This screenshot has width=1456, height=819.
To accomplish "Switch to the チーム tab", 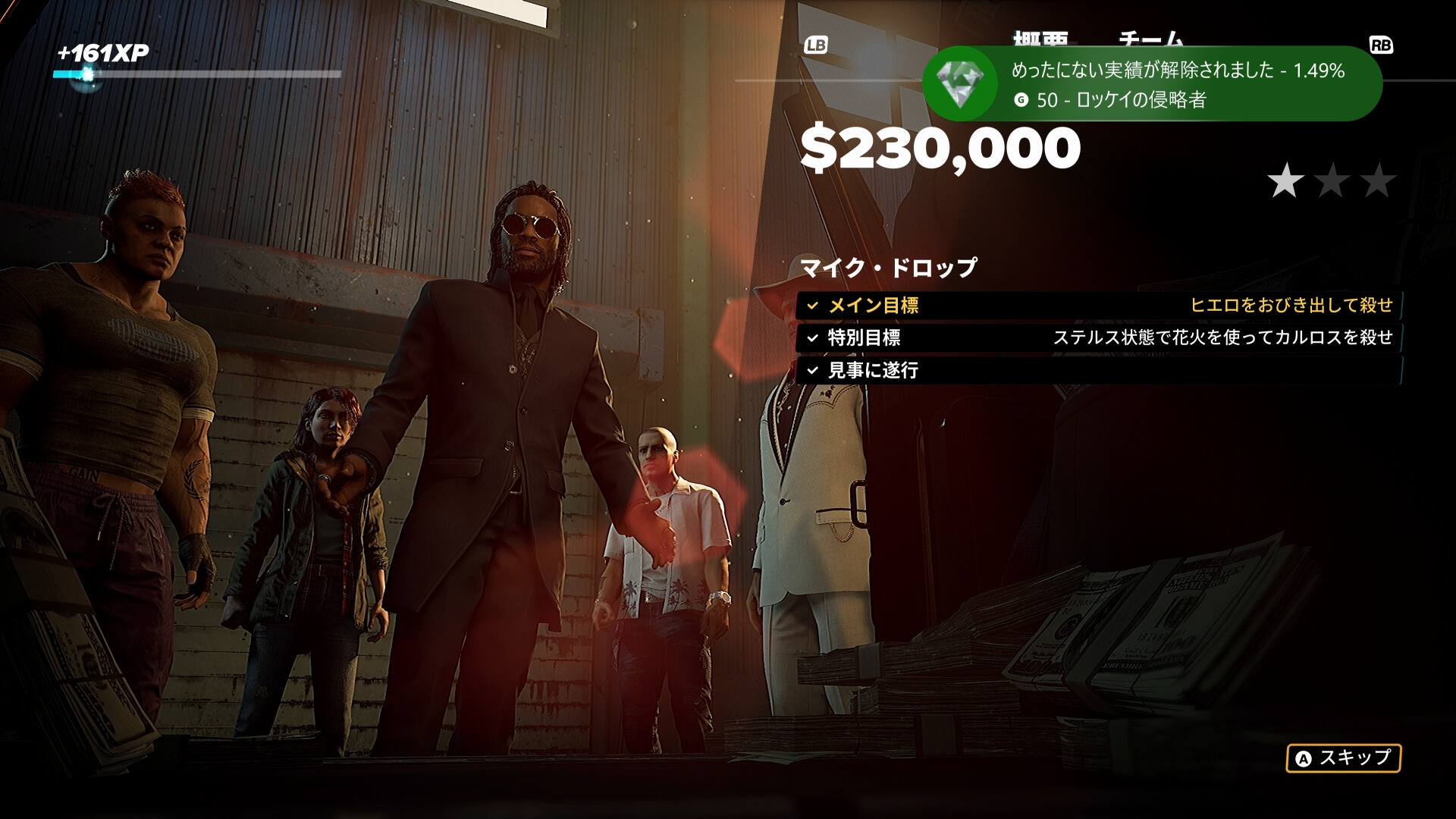I will [x=1150, y=38].
